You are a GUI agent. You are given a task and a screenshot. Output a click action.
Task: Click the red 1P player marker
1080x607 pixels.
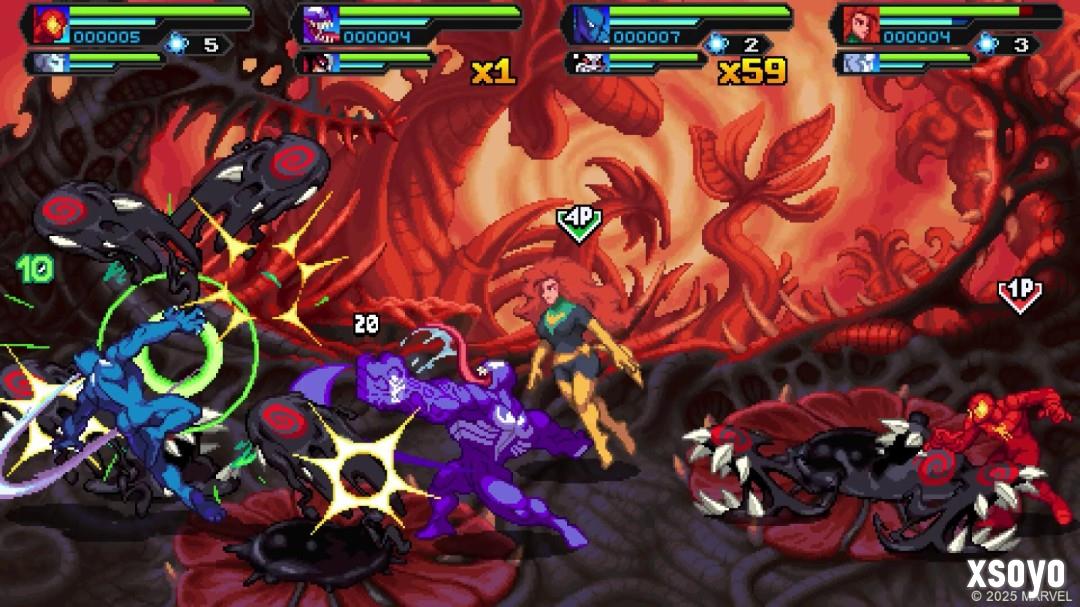1020,294
